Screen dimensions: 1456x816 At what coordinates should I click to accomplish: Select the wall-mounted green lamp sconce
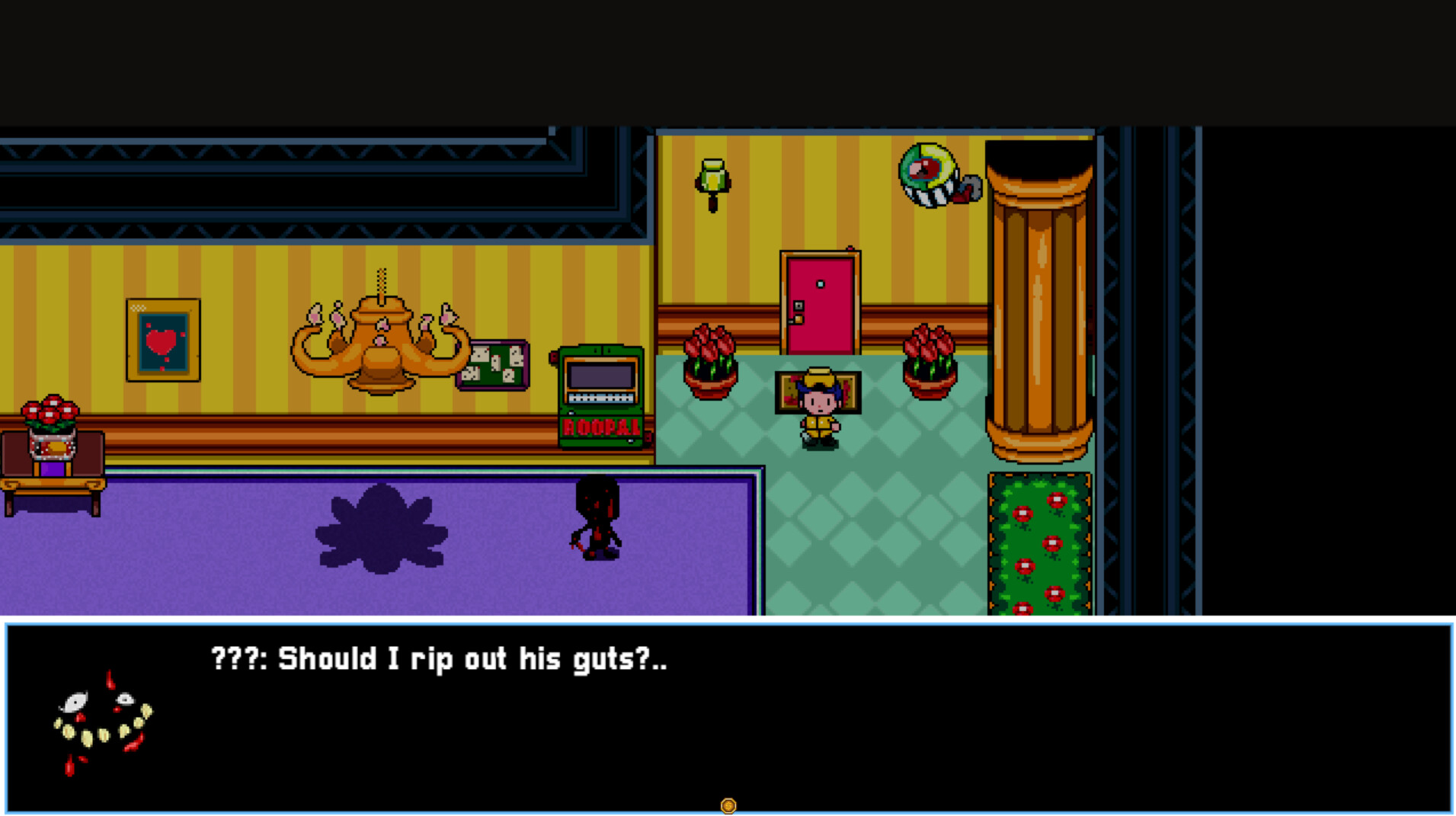tap(715, 177)
